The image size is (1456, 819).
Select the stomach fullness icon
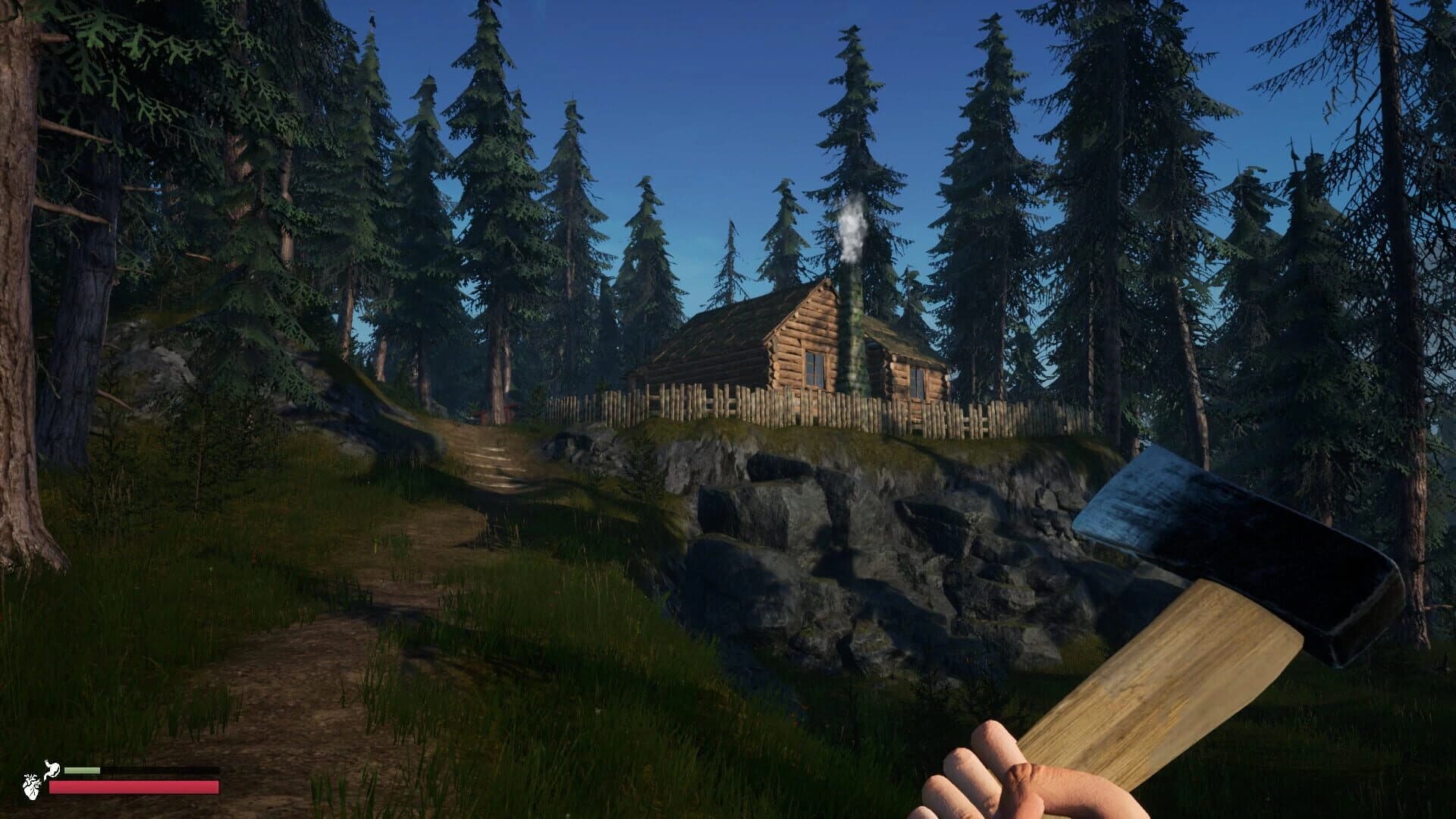pos(53,767)
